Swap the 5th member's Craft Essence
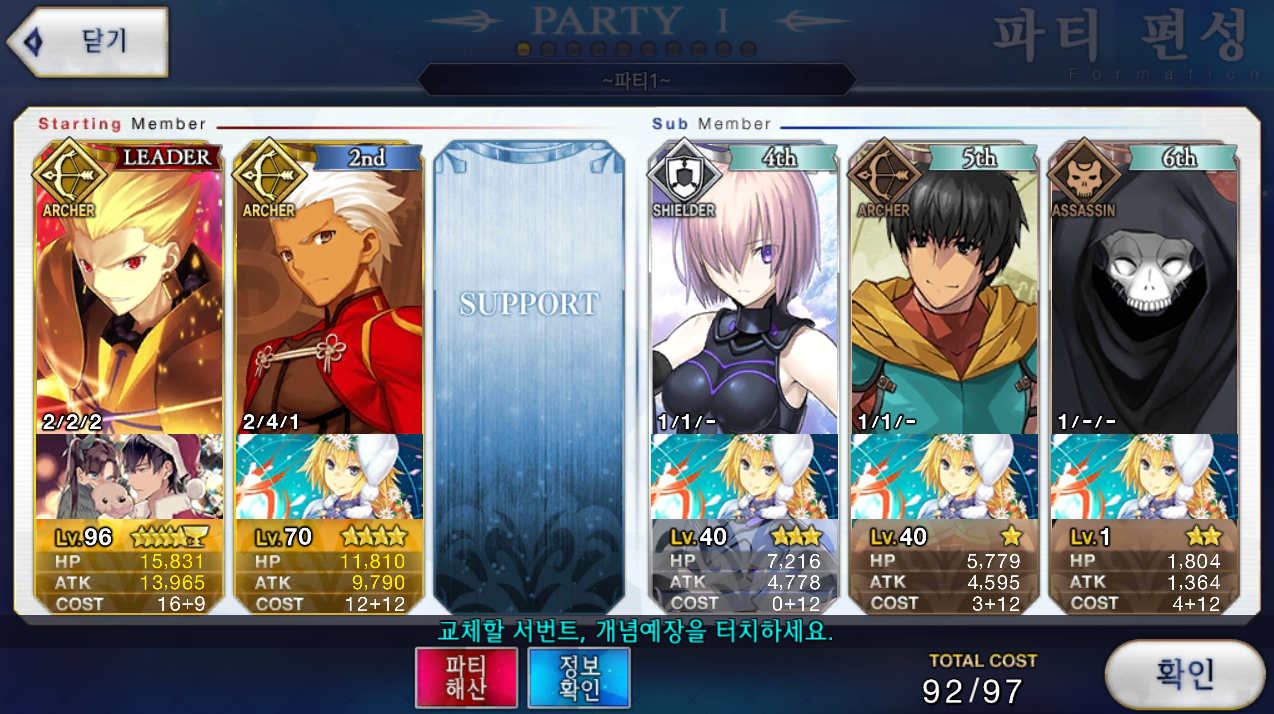This screenshot has width=1274, height=714. [x=944, y=477]
